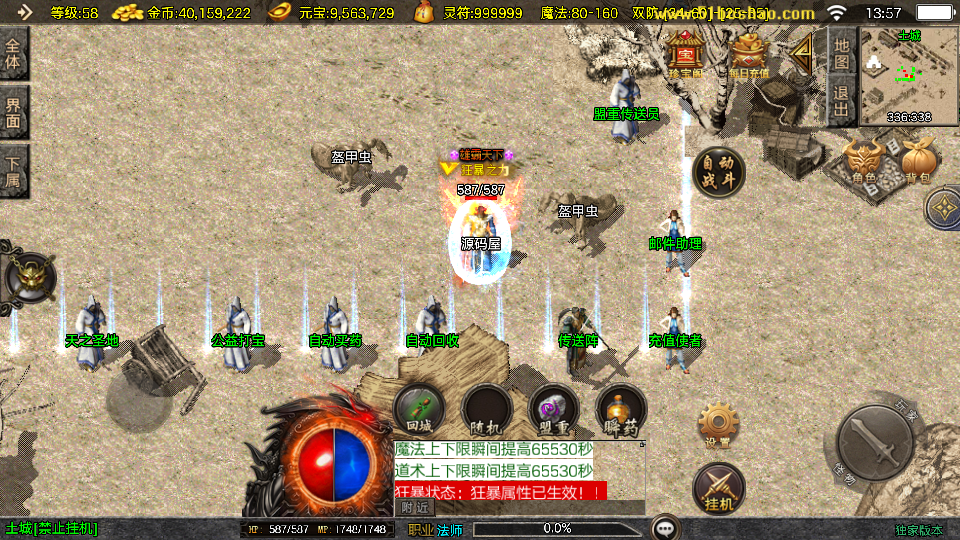The image size is (960, 540).
Task: Open the chat speech bubble
Action: click(664, 527)
